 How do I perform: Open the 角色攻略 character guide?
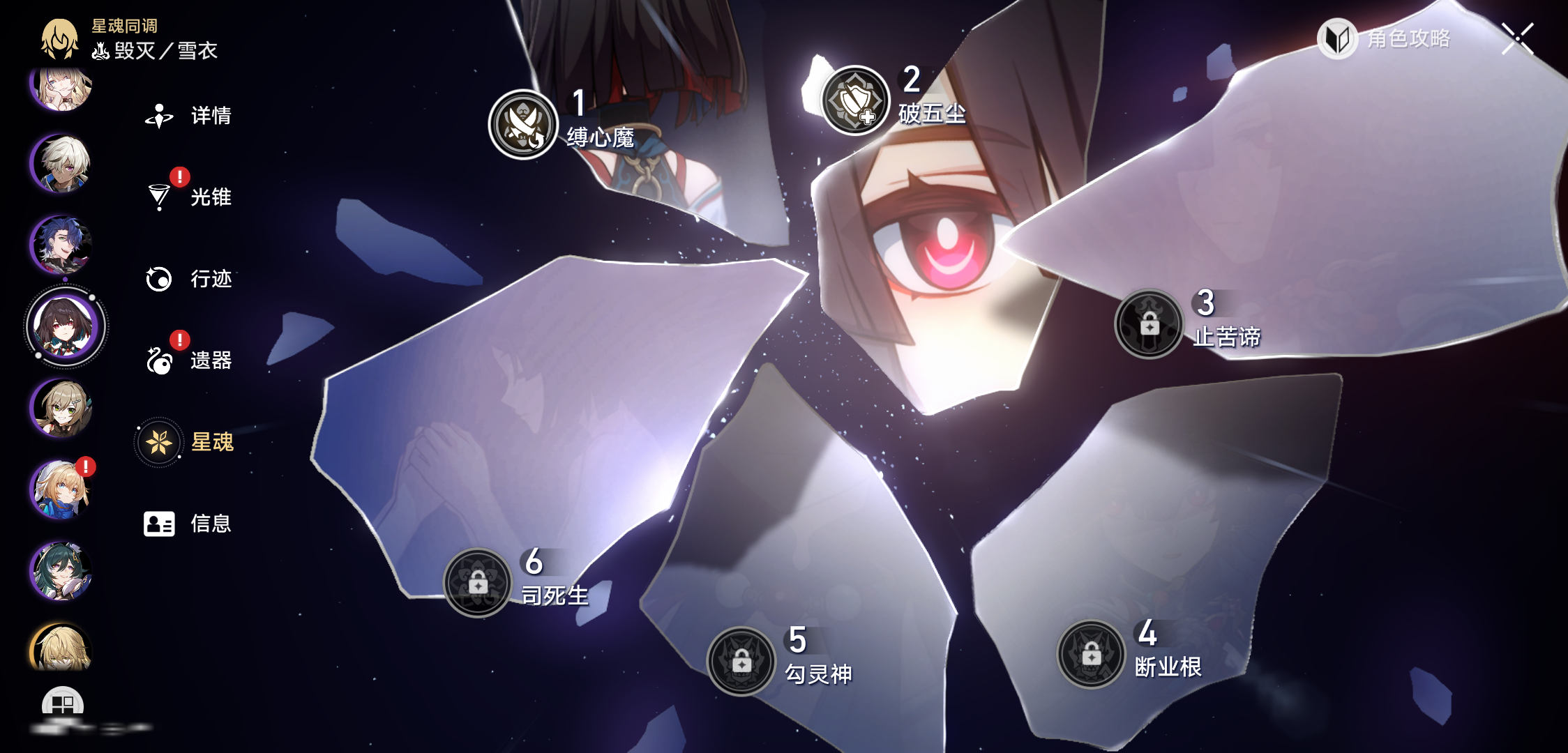click(1385, 39)
